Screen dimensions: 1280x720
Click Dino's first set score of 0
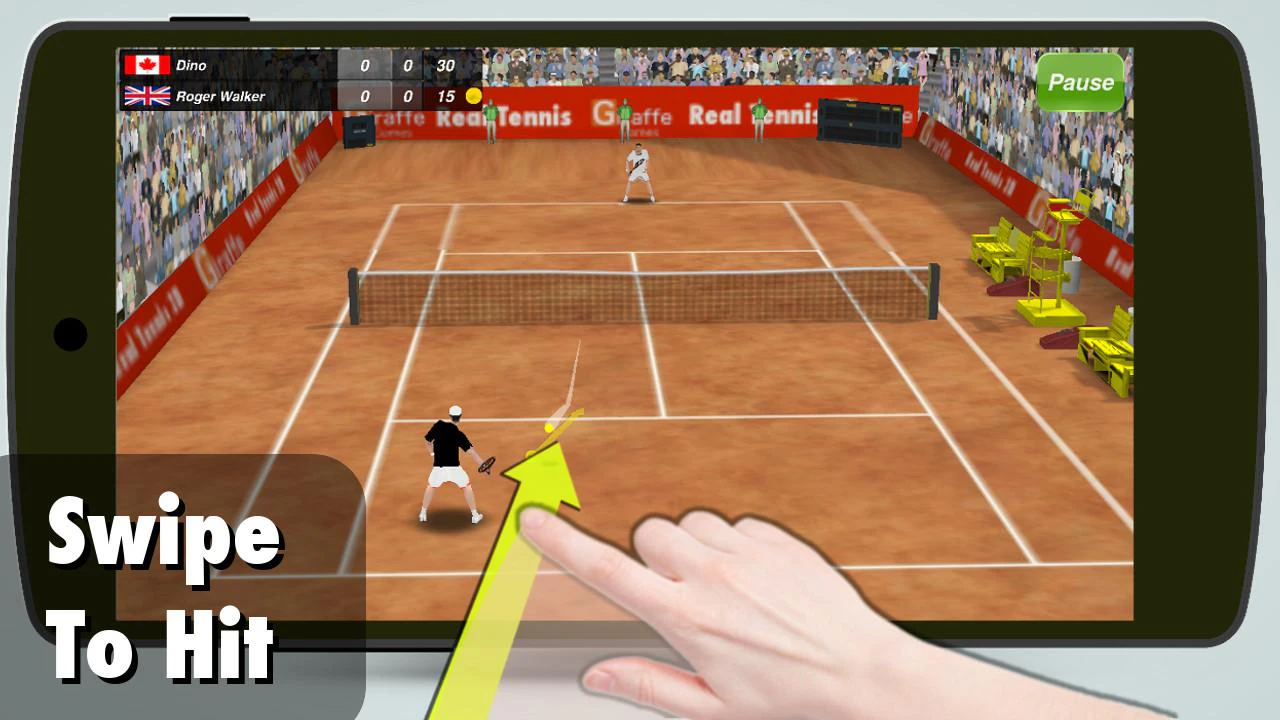point(366,64)
